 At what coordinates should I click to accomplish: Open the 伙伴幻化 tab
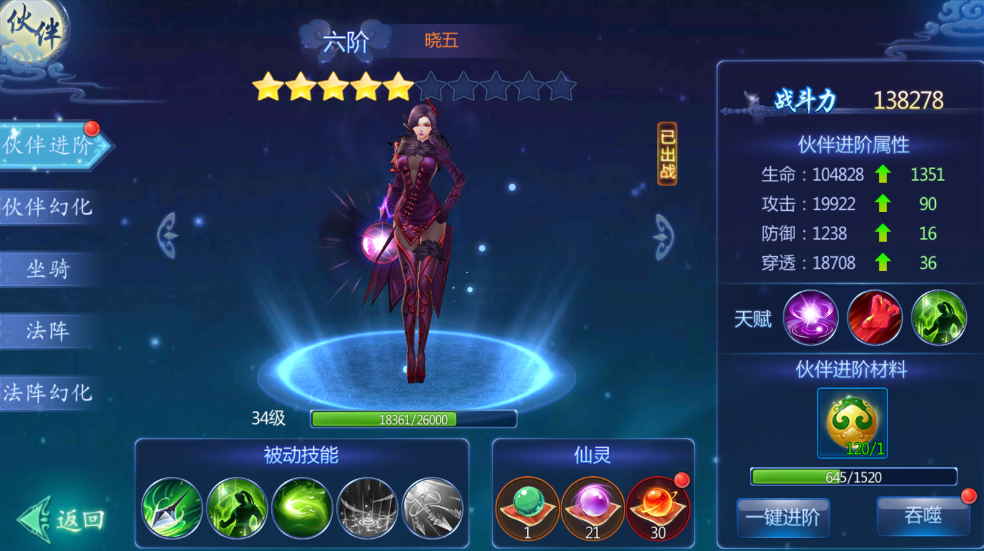[x=48, y=207]
